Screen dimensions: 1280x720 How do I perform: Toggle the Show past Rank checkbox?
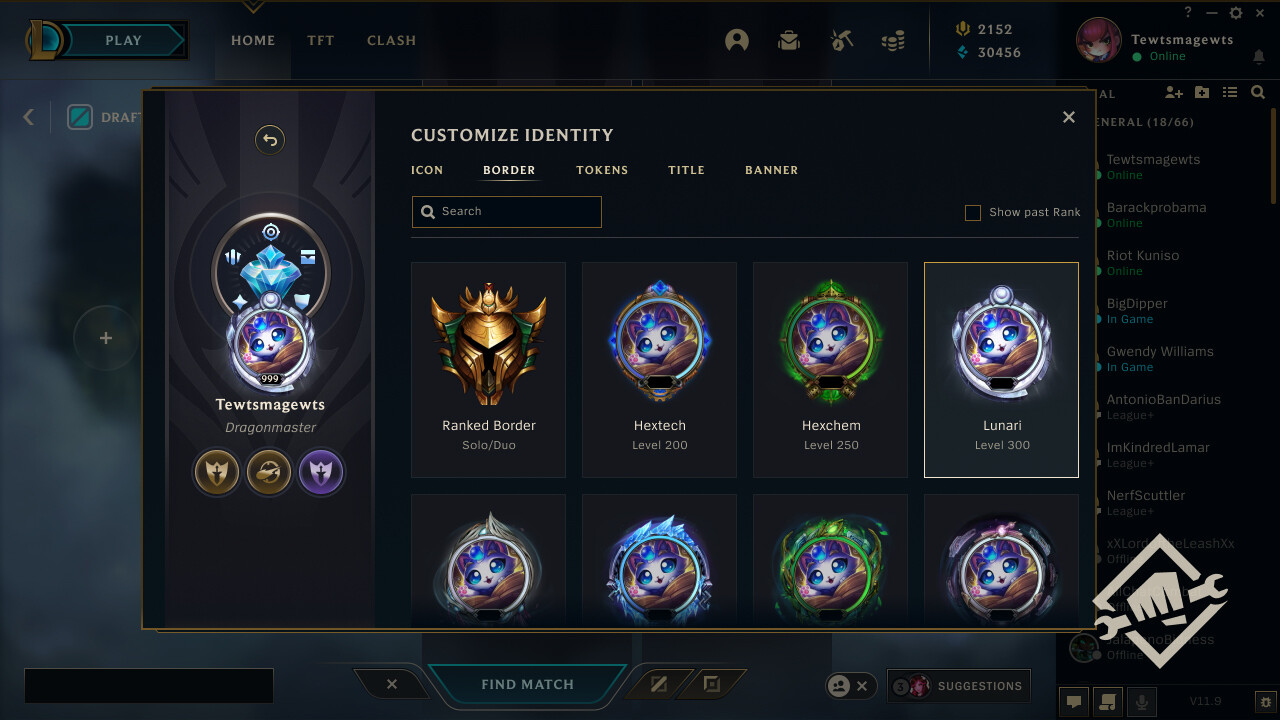coord(972,212)
